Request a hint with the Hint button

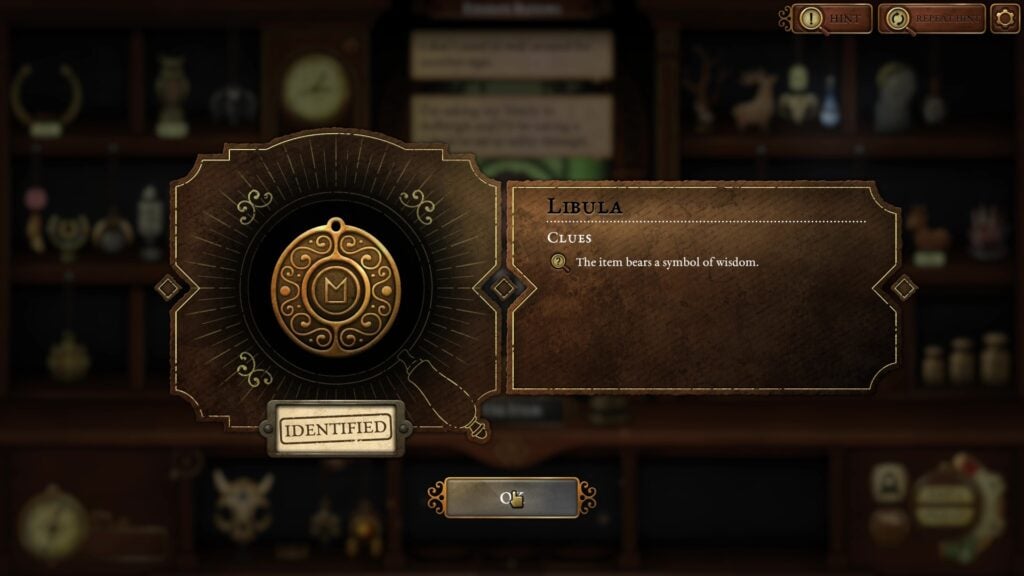point(832,18)
